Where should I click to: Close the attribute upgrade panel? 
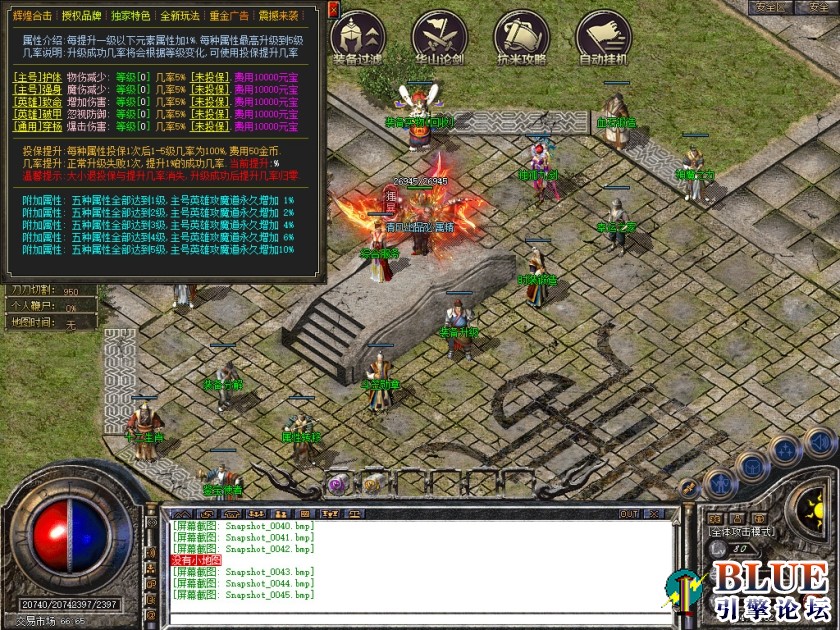(x=333, y=9)
